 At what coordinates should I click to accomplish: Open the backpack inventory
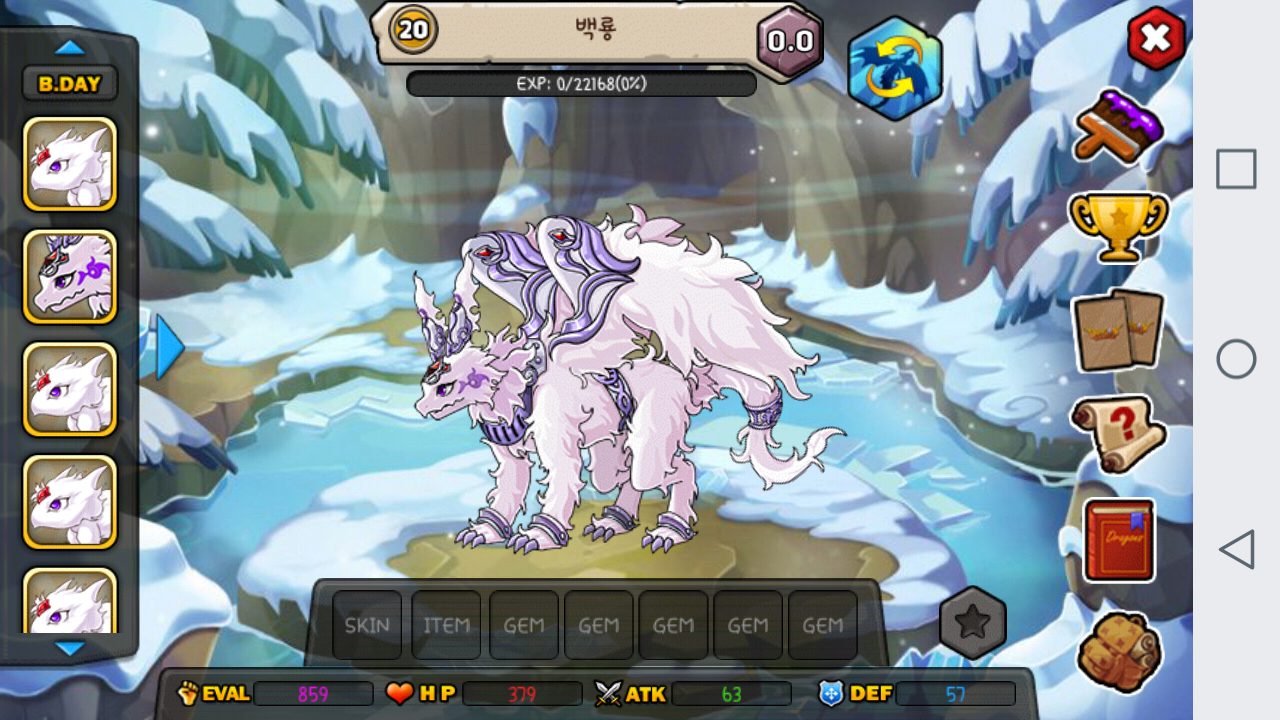[x=1119, y=651]
